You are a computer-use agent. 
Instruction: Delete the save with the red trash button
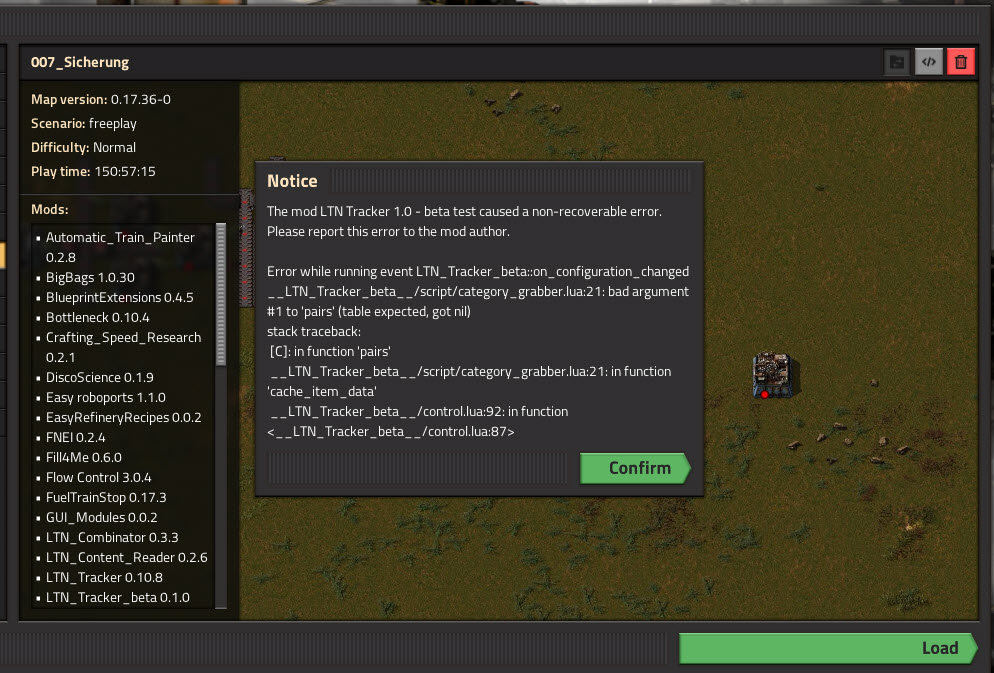[x=961, y=62]
